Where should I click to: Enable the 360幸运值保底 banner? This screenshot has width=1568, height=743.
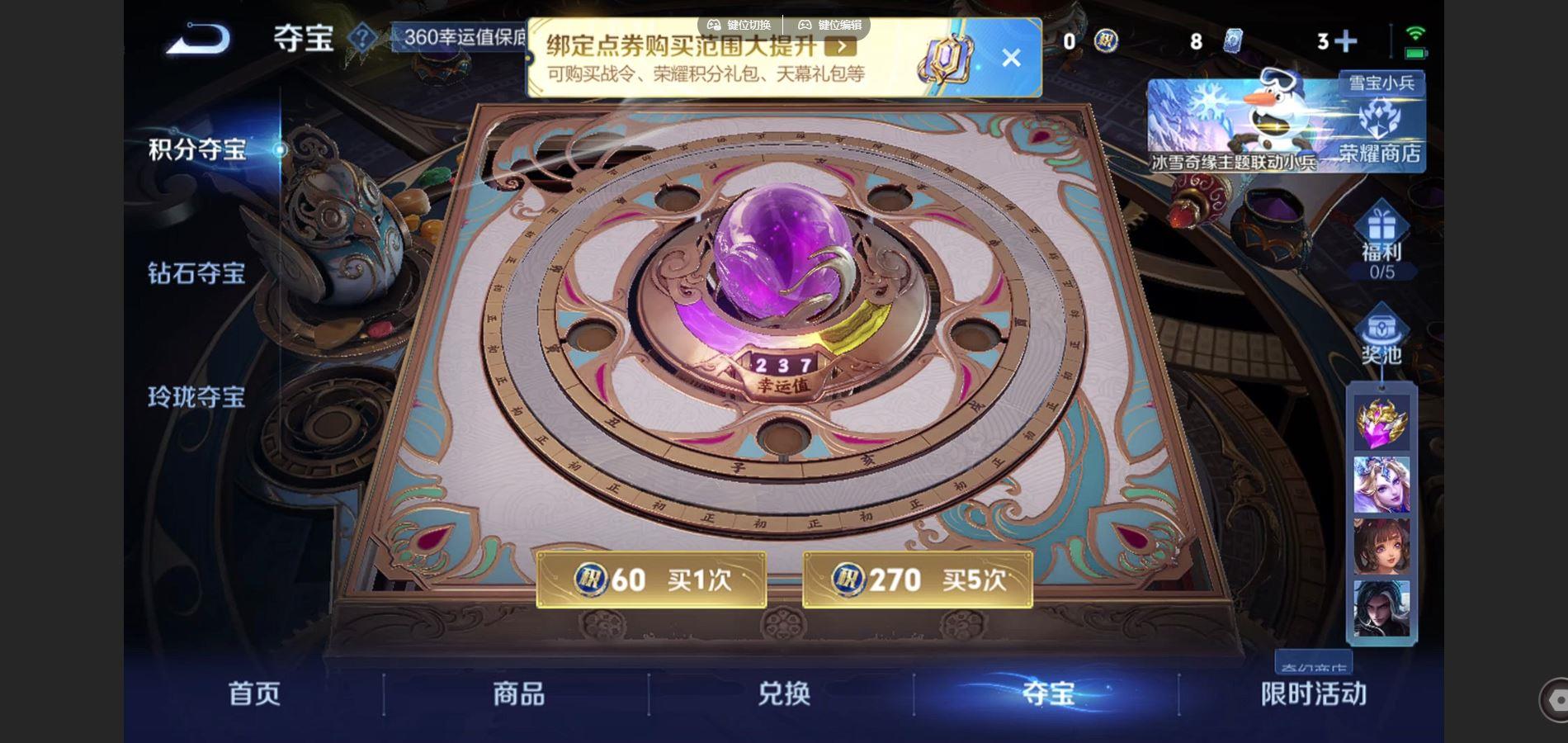click(462, 39)
